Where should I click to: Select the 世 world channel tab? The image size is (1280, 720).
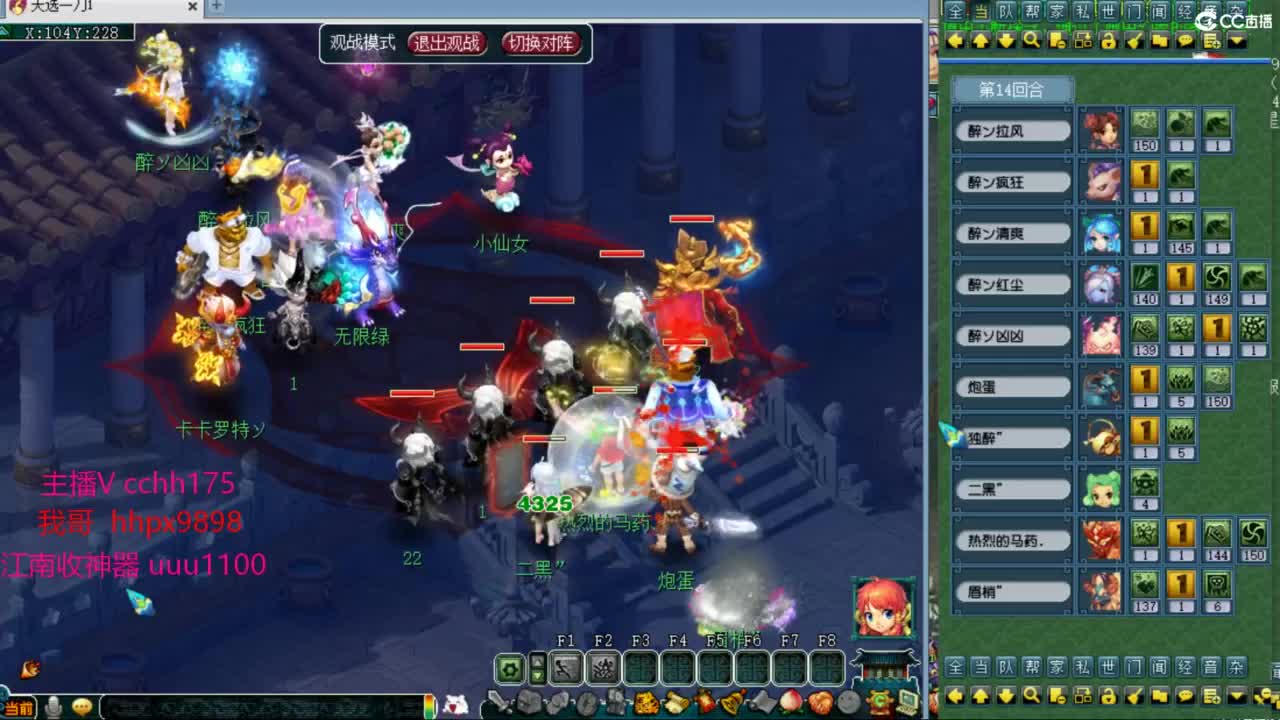point(1108,12)
